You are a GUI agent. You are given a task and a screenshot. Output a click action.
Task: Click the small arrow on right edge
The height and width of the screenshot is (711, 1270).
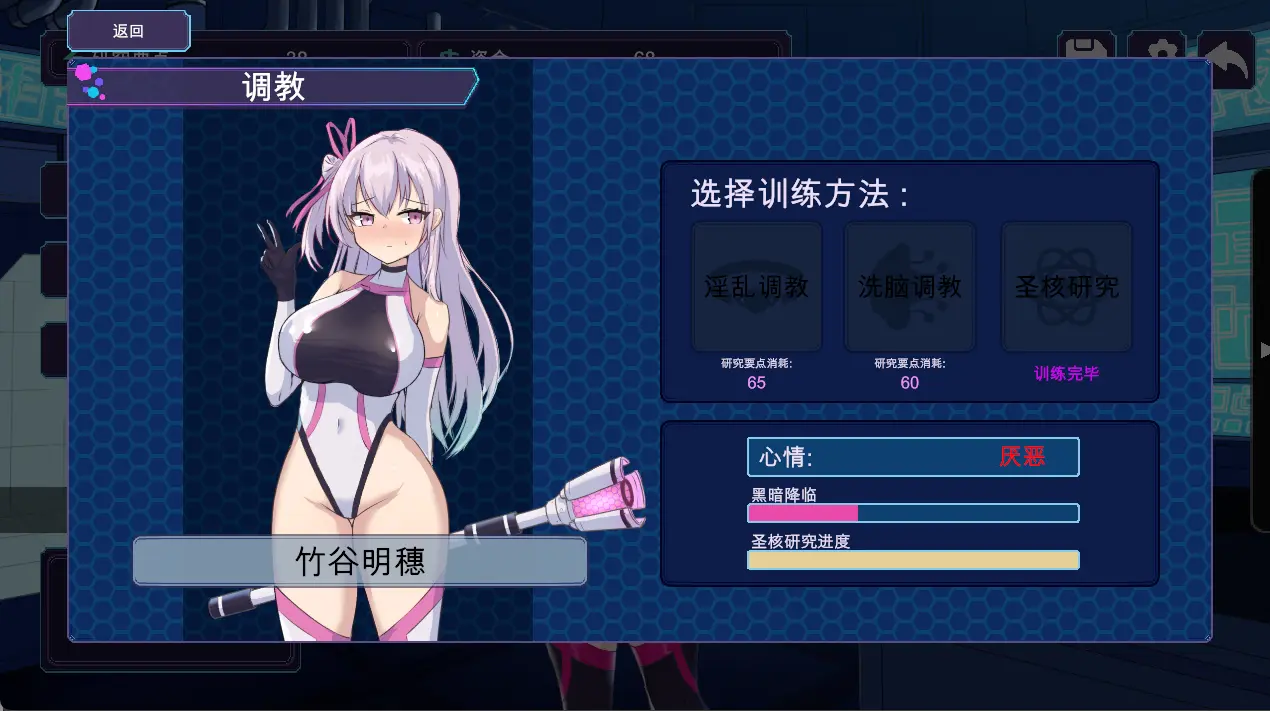point(1264,350)
